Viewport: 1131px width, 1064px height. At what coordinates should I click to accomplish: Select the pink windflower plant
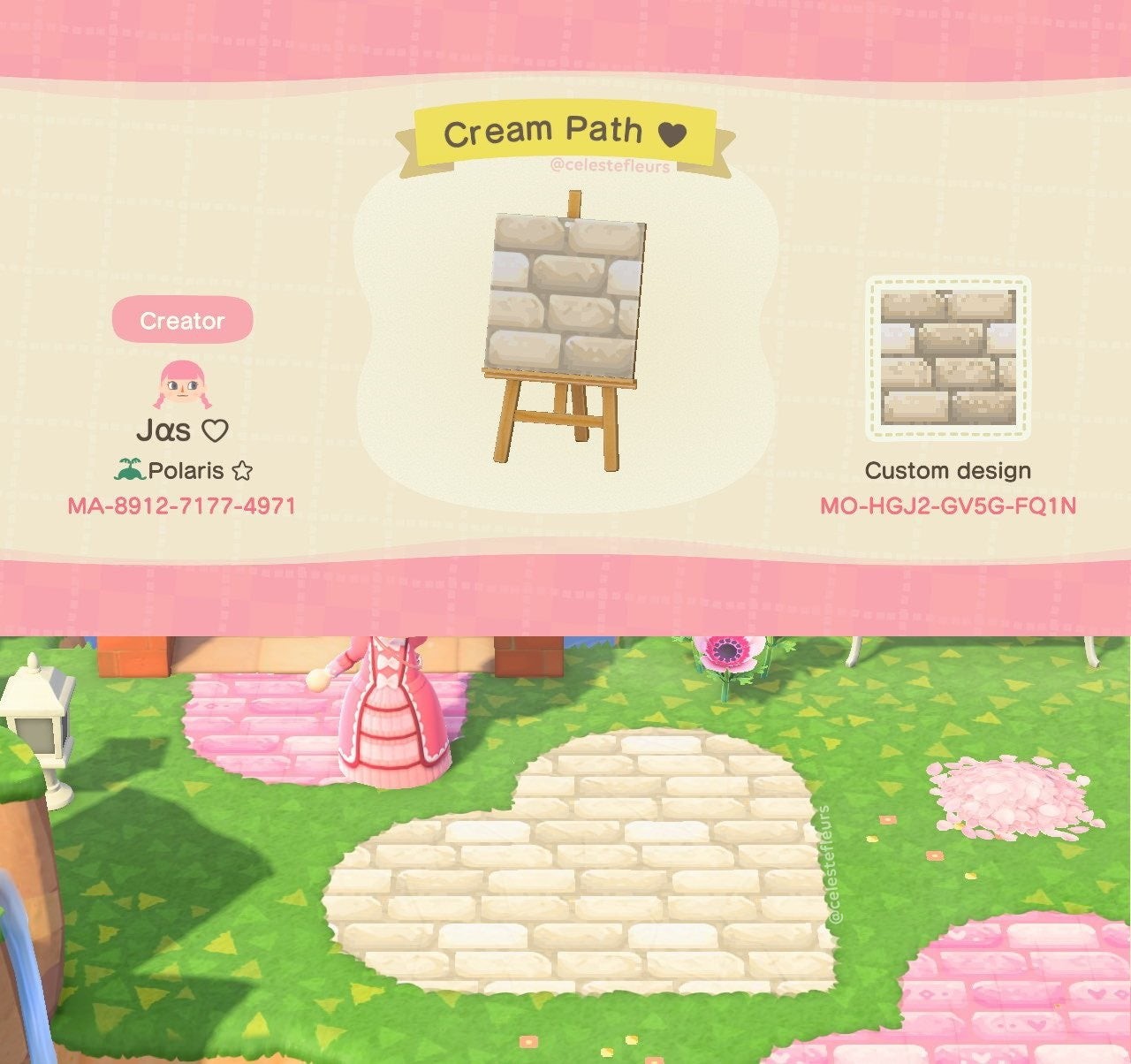tap(726, 654)
